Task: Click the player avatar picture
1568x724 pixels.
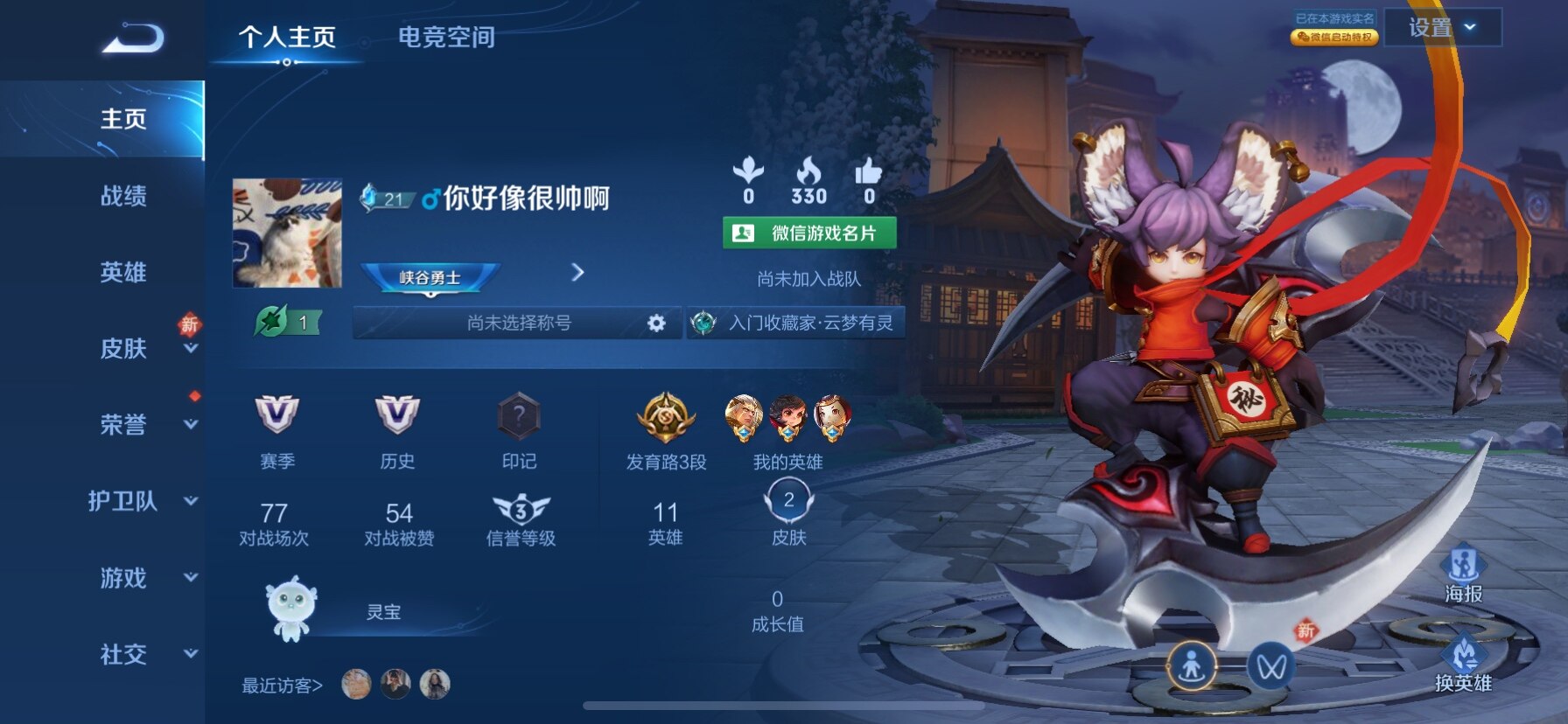Action: [286, 233]
